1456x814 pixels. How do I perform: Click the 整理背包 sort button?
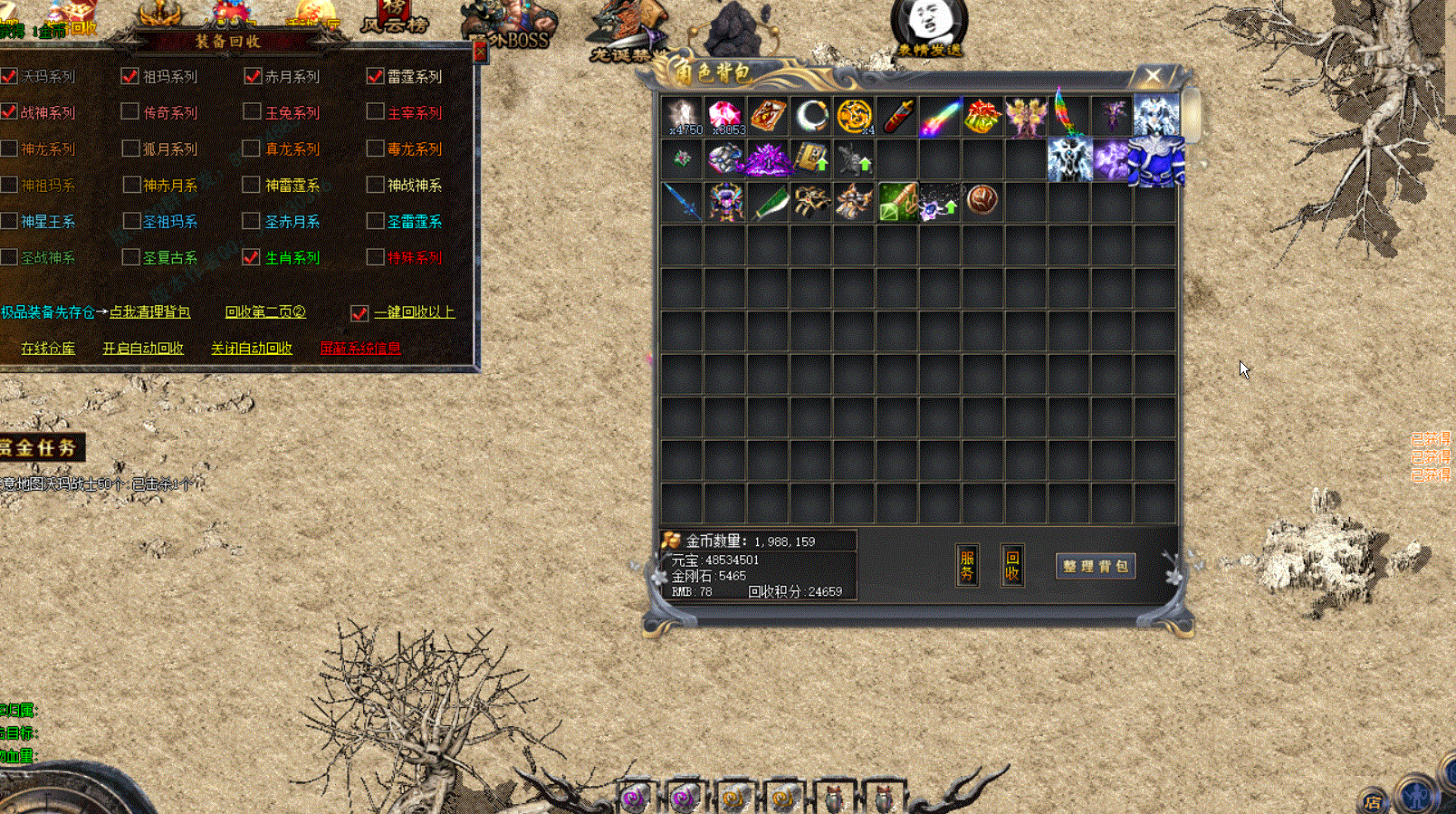coord(1096,566)
